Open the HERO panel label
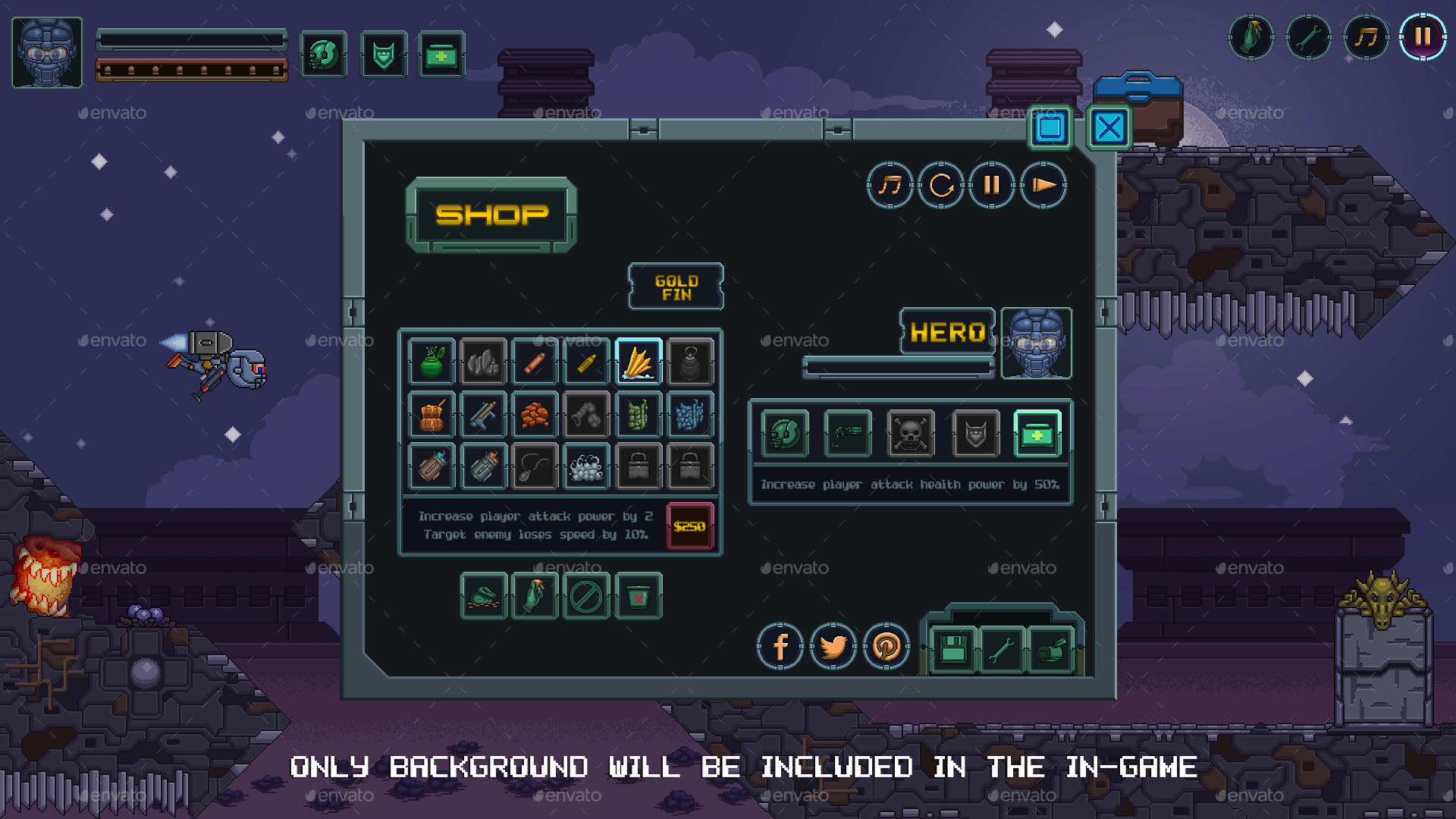The height and width of the screenshot is (819, 1456). pyautogui.click(x=947, y=331)
